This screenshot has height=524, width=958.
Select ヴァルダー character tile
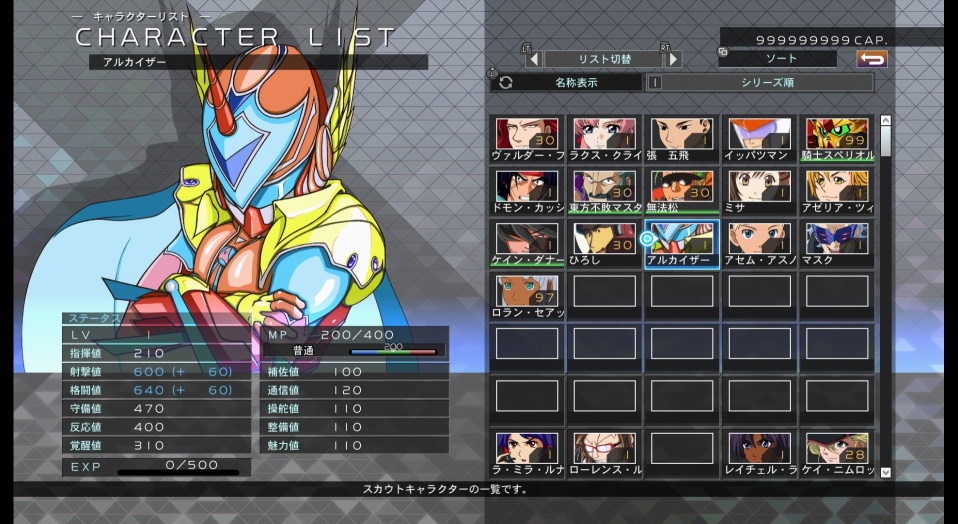527,140
